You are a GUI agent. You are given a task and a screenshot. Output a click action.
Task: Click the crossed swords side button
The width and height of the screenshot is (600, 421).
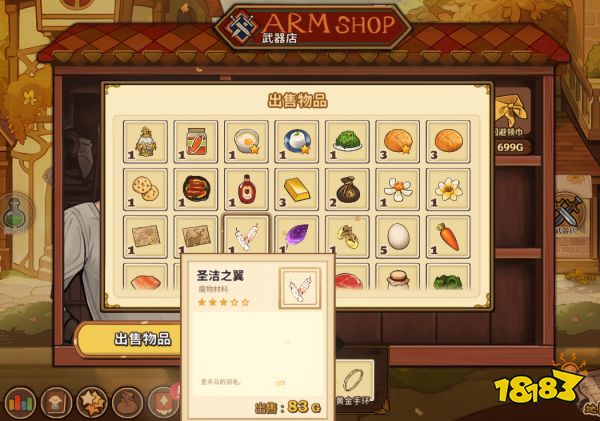[571, 212]
